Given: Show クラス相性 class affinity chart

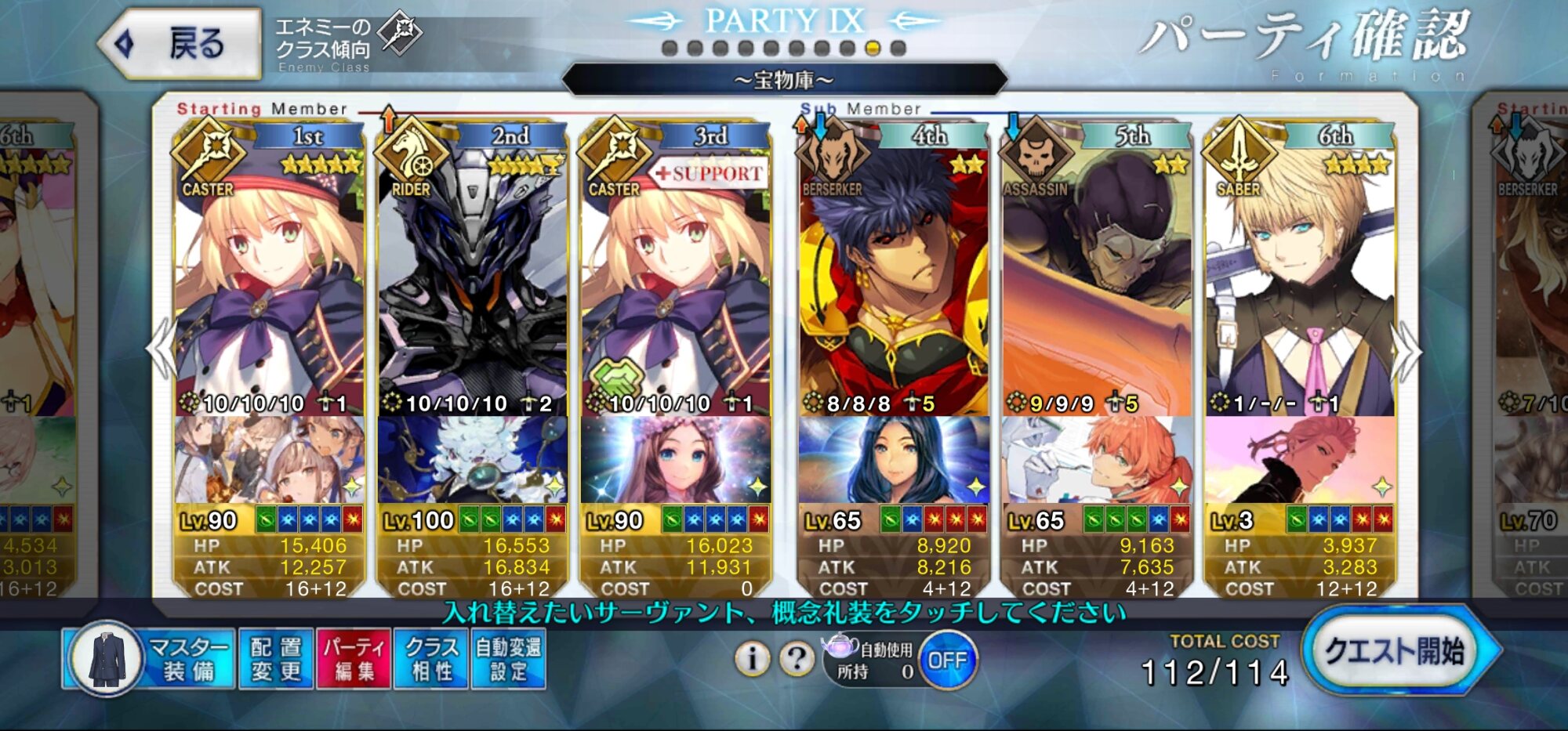Looking at the screenshot, I should (431, 660).
